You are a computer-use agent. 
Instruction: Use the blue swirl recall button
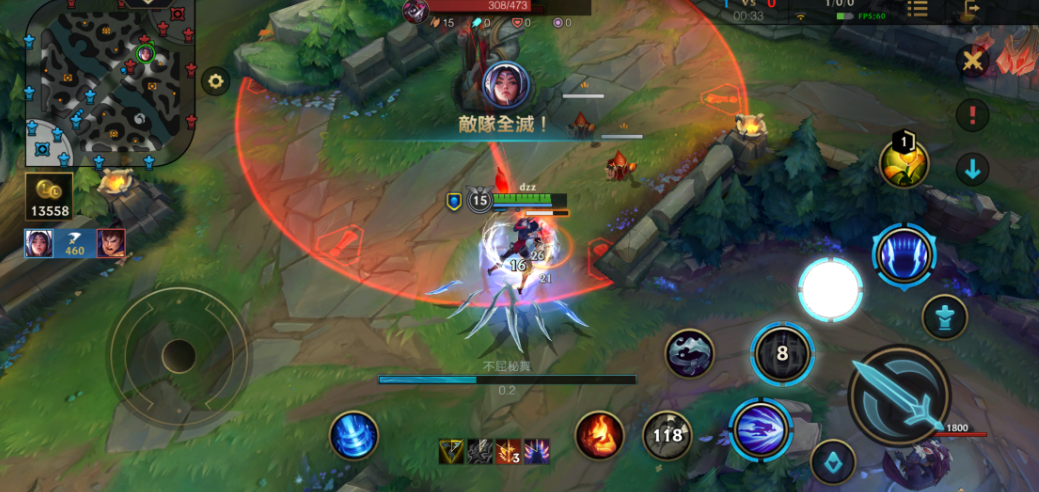pyautogui.click(x=354, y=436)
